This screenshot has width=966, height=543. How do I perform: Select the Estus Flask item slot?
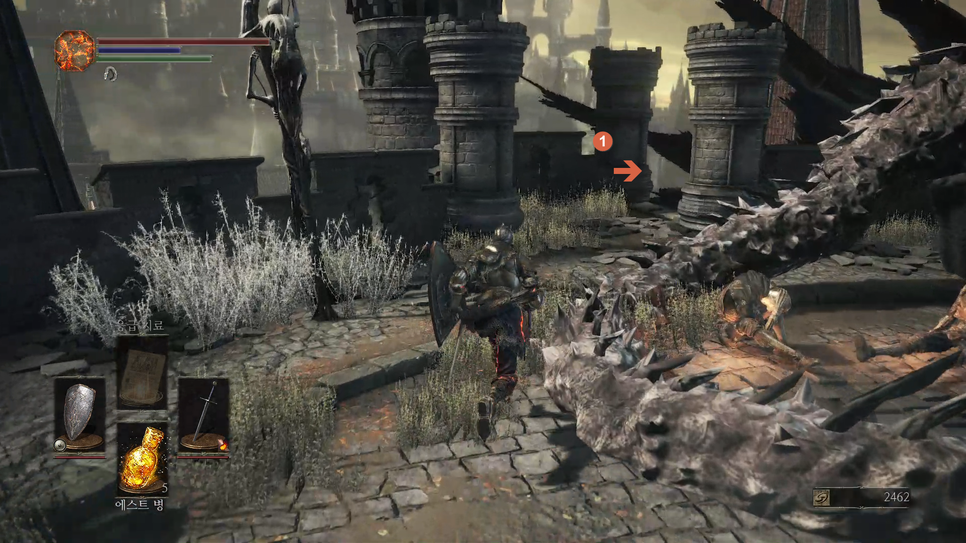[142, 458]
